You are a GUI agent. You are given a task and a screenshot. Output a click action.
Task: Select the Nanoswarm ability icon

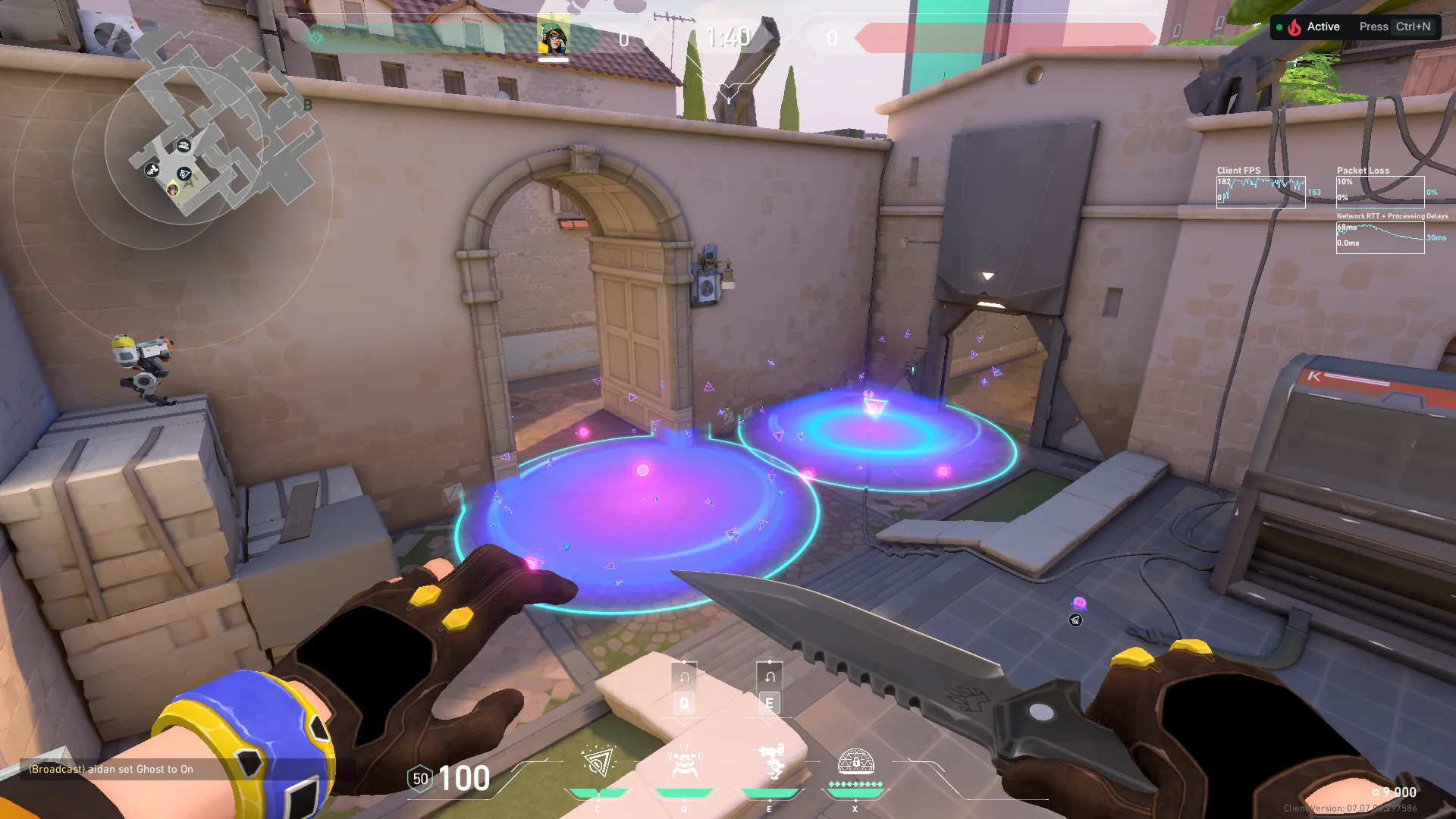[x=598, y=763]
